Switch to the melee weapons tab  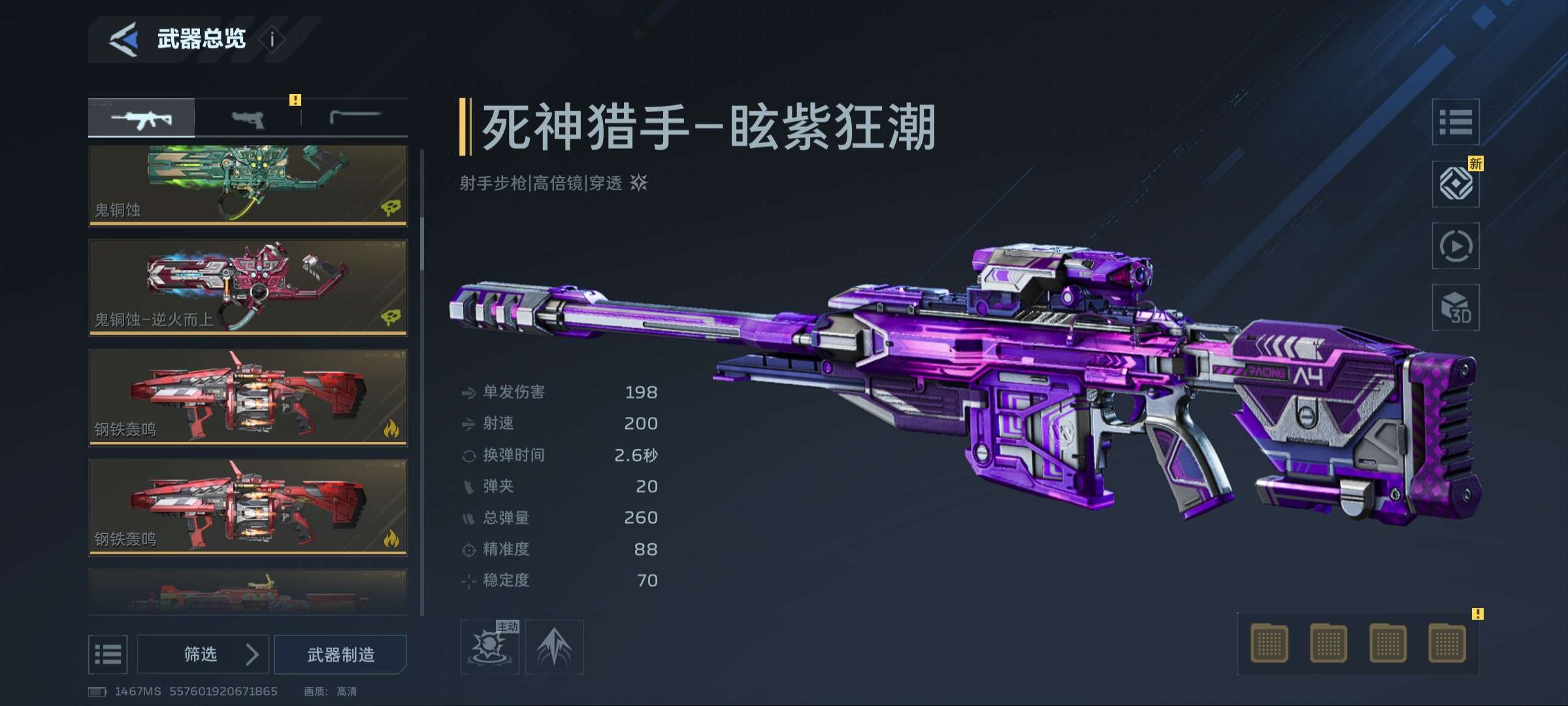[x=355, y=118]
